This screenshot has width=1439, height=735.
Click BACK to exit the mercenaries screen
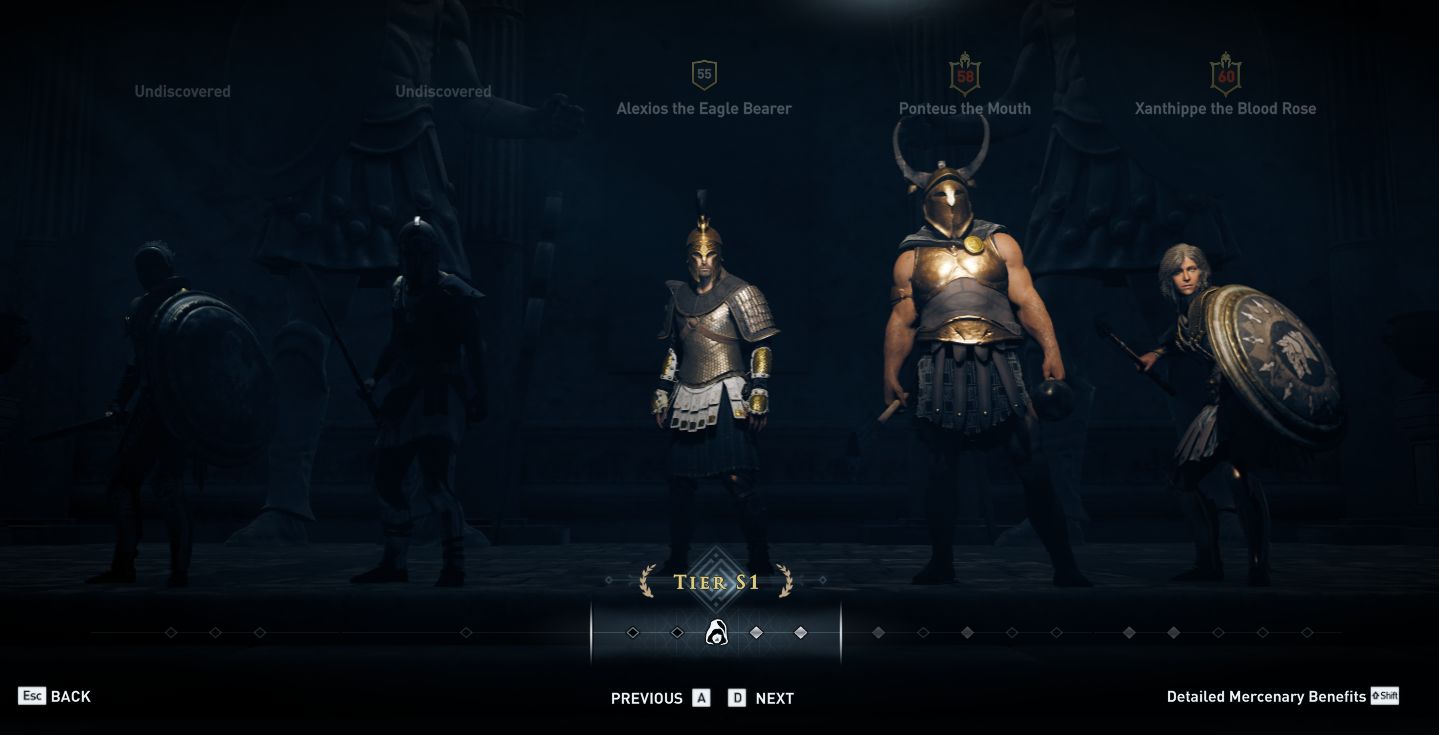[70, 696]
